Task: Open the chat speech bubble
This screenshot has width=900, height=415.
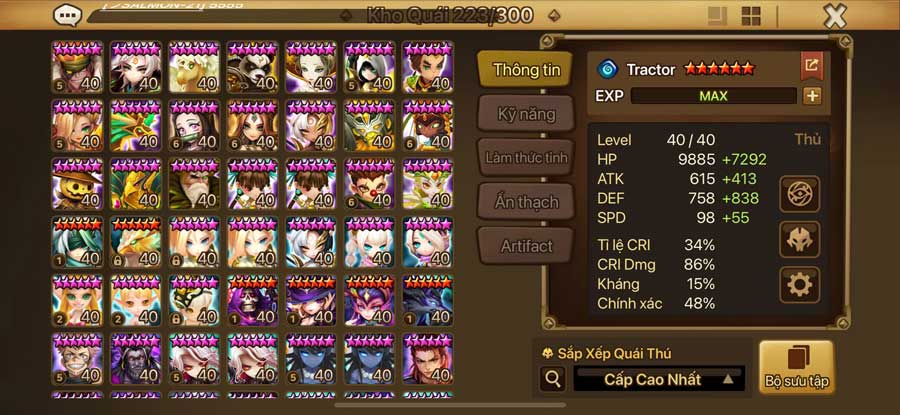Action: coord(68,16)
